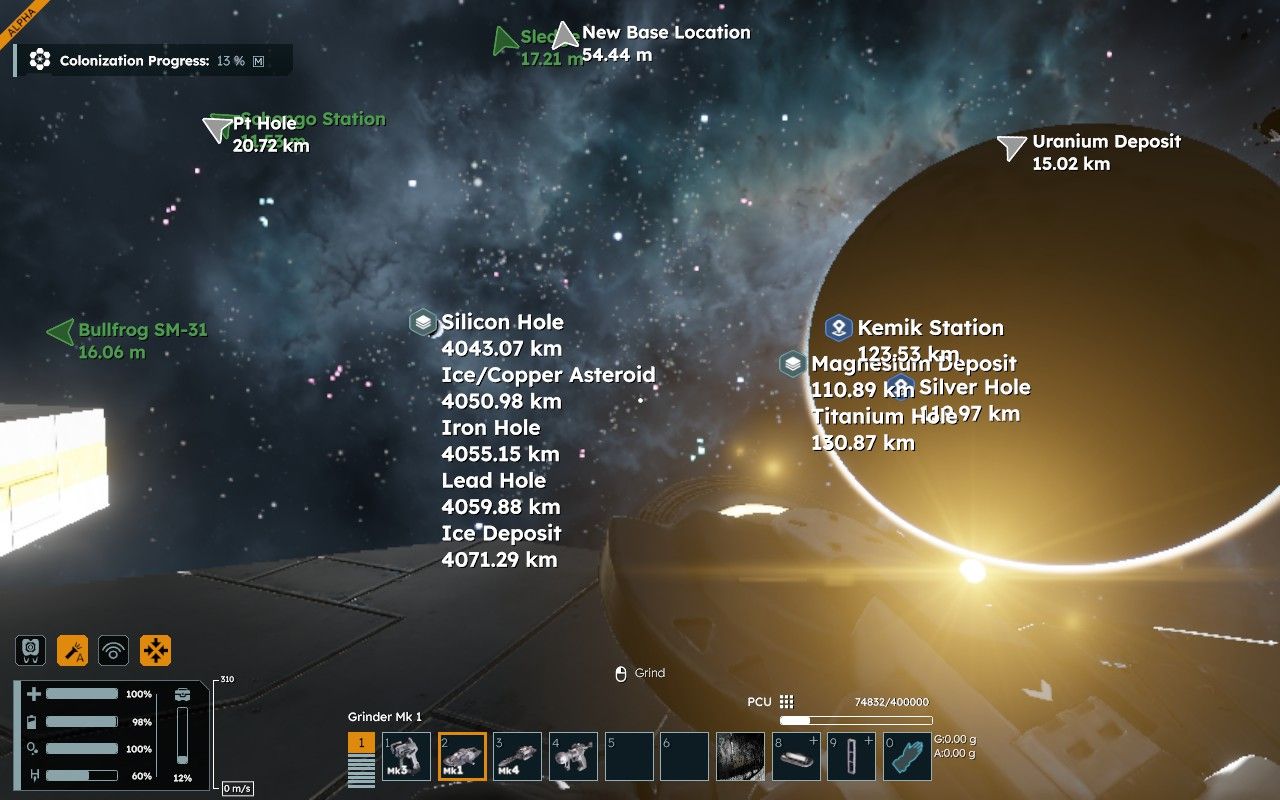This screenshot has width=1280, height=800.
Task: Toggle the inertia dampeners icon
Action: [156, 650]
